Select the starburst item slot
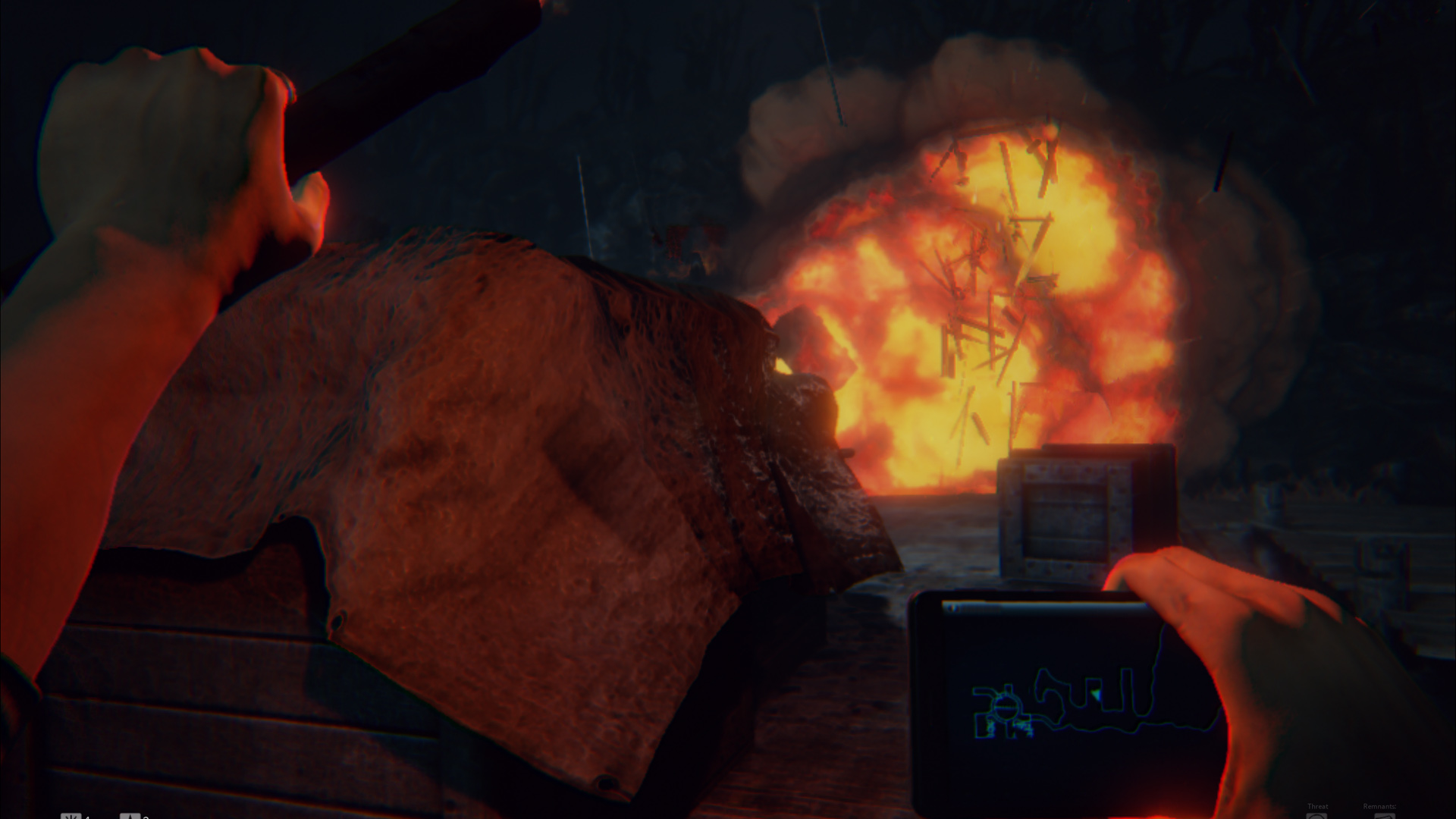 tap(71, 816)
